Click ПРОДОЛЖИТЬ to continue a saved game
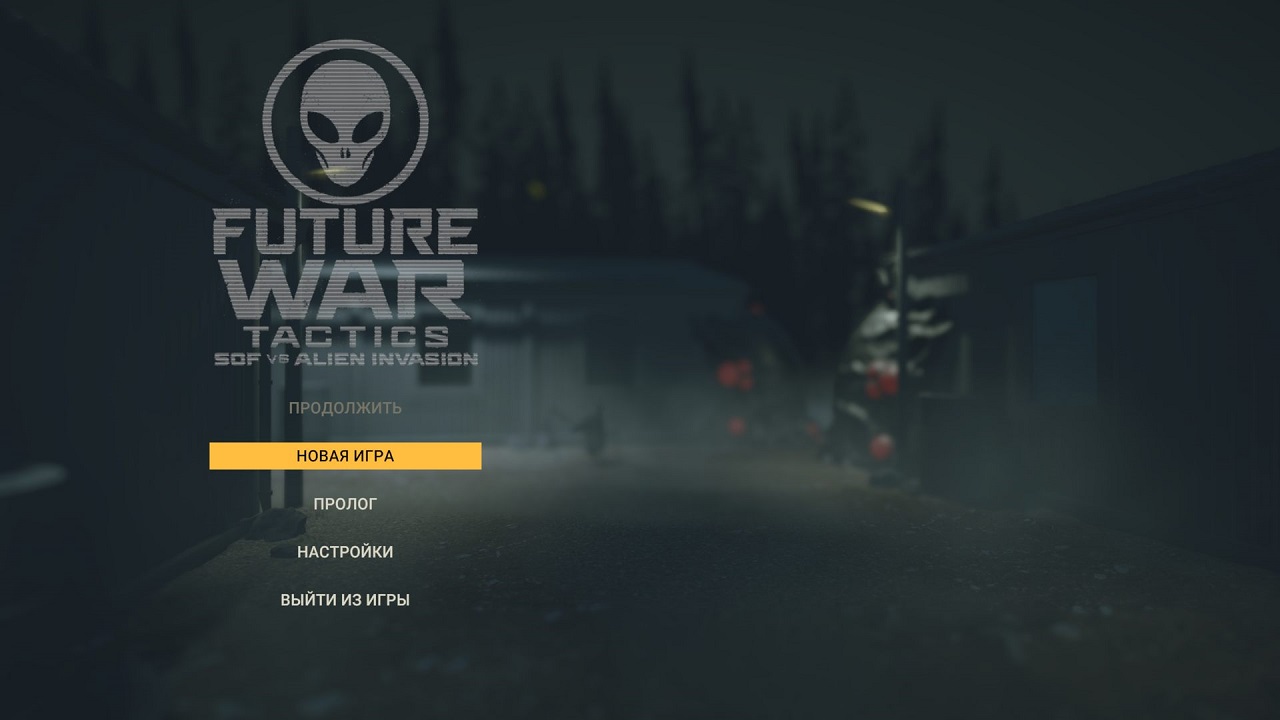The image size is (1280, 720). pyautogui.click(x=346, y=407)
